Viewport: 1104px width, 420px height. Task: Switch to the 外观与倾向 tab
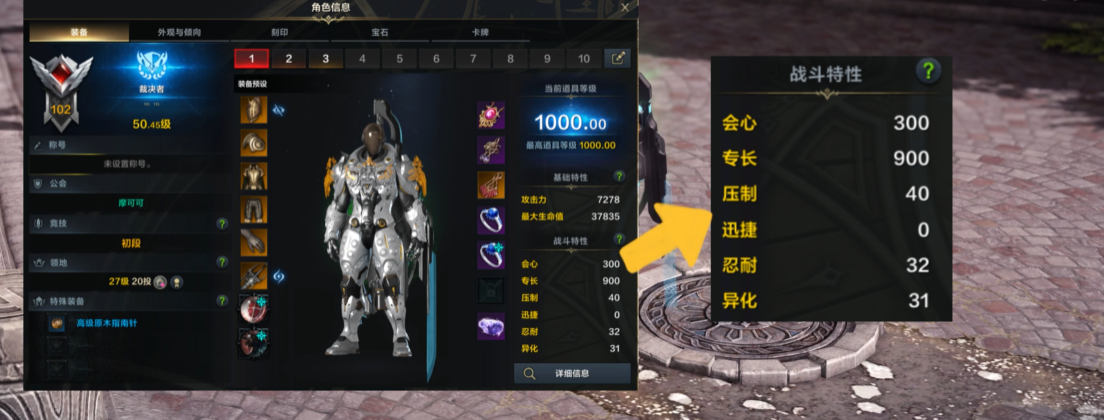180,32
